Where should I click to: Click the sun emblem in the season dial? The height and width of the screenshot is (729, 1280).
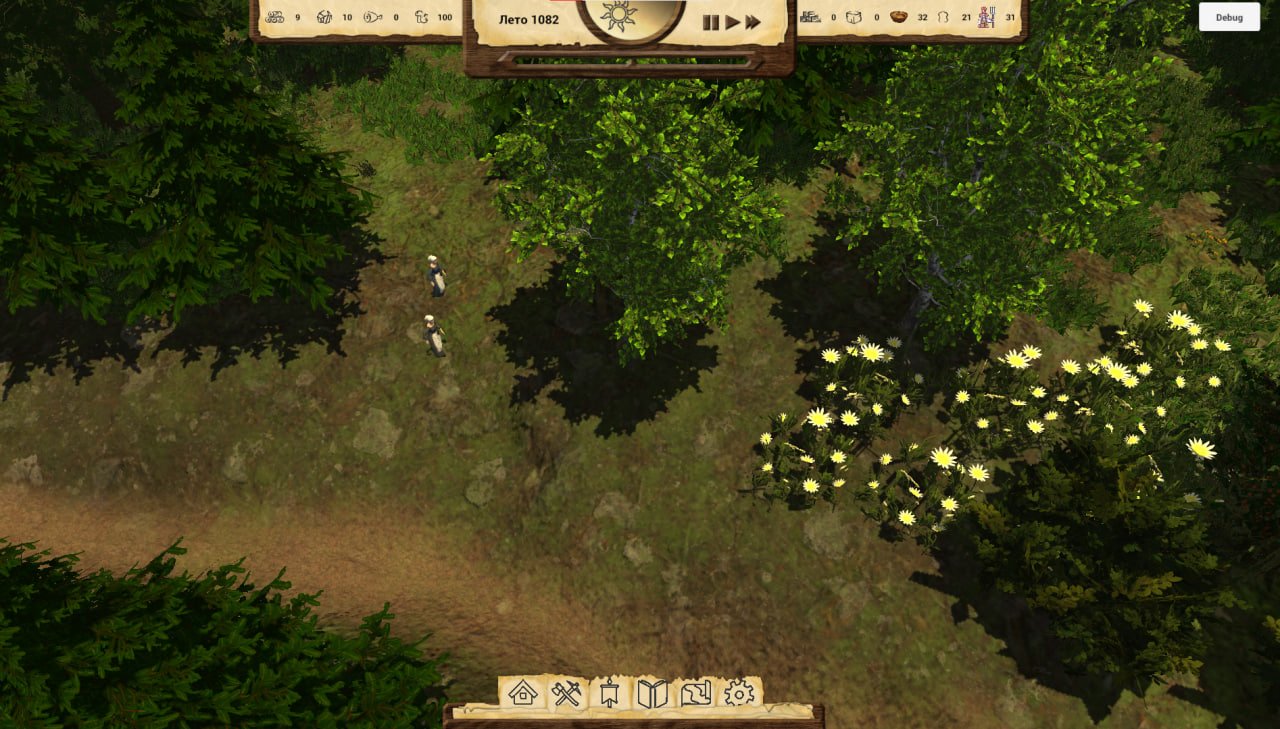click(619, 16)
